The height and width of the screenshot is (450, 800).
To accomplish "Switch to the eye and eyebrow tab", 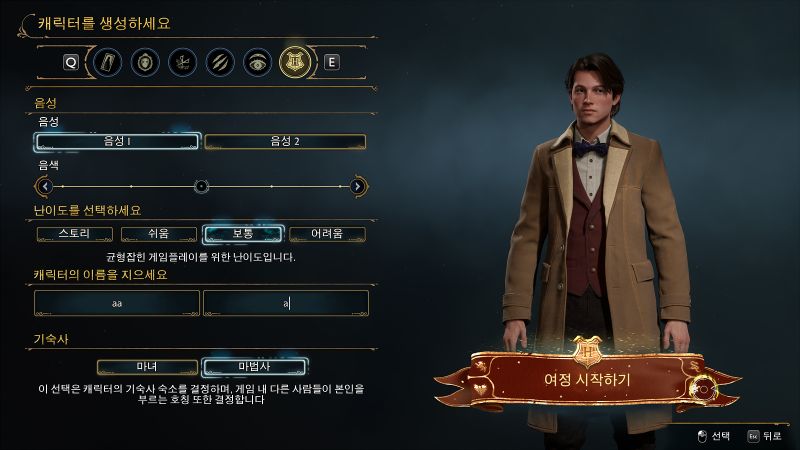I will 256,62.
